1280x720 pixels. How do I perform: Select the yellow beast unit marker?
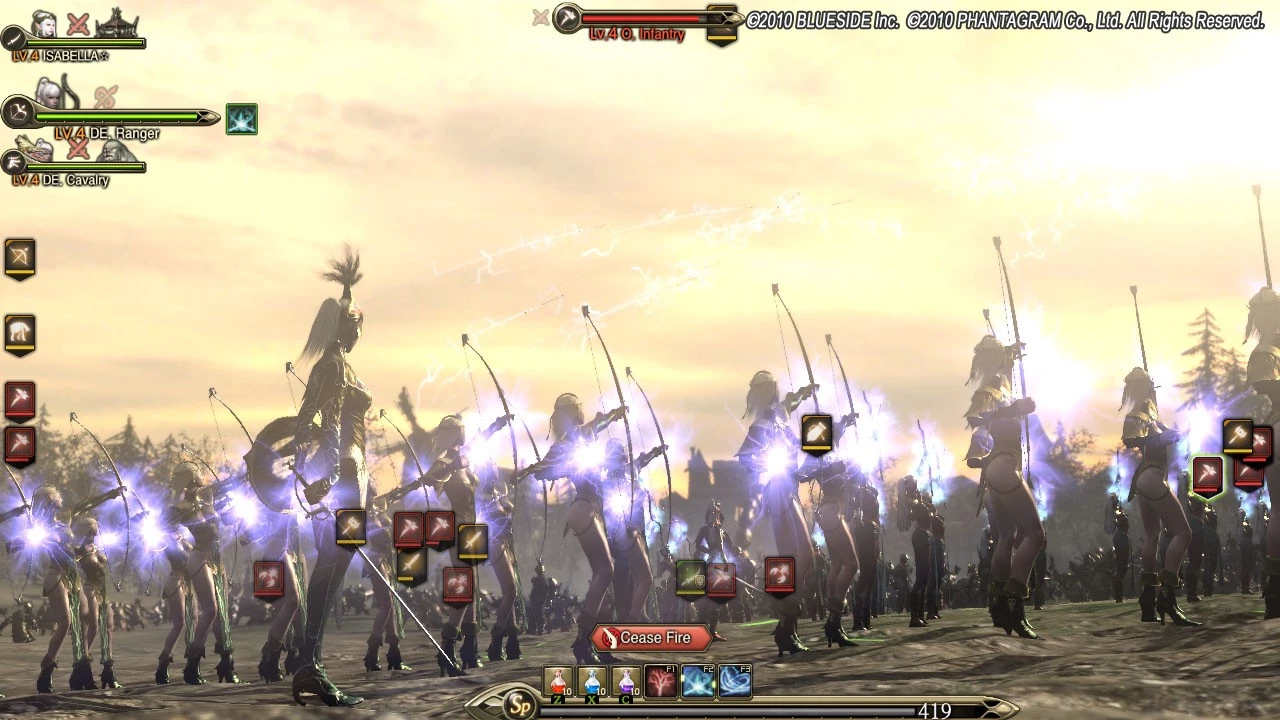click(x=20, y=332)
